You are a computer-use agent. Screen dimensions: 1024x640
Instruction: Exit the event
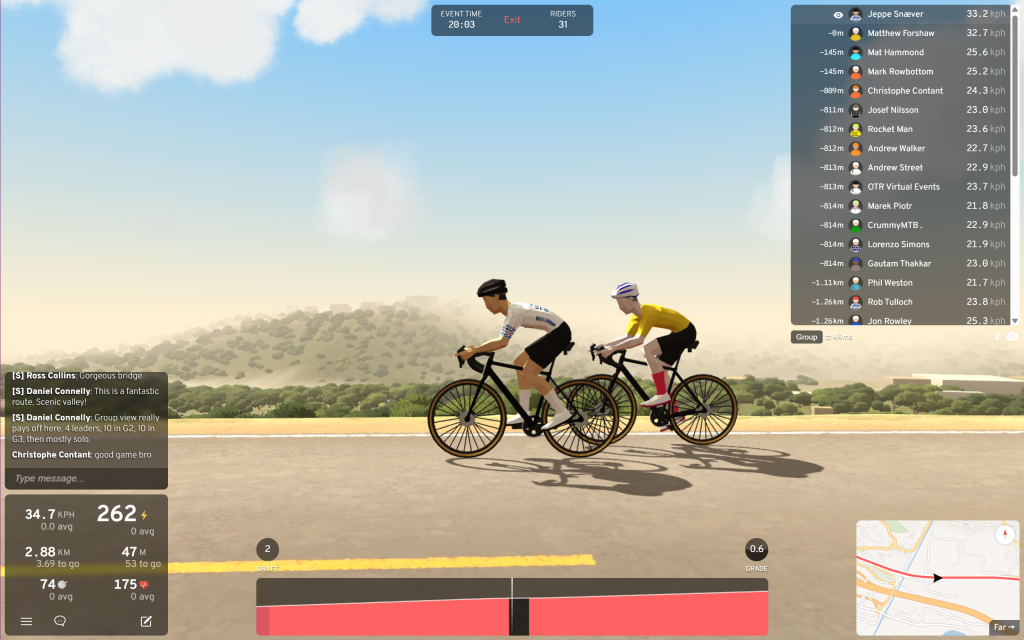tap(512, 20)
